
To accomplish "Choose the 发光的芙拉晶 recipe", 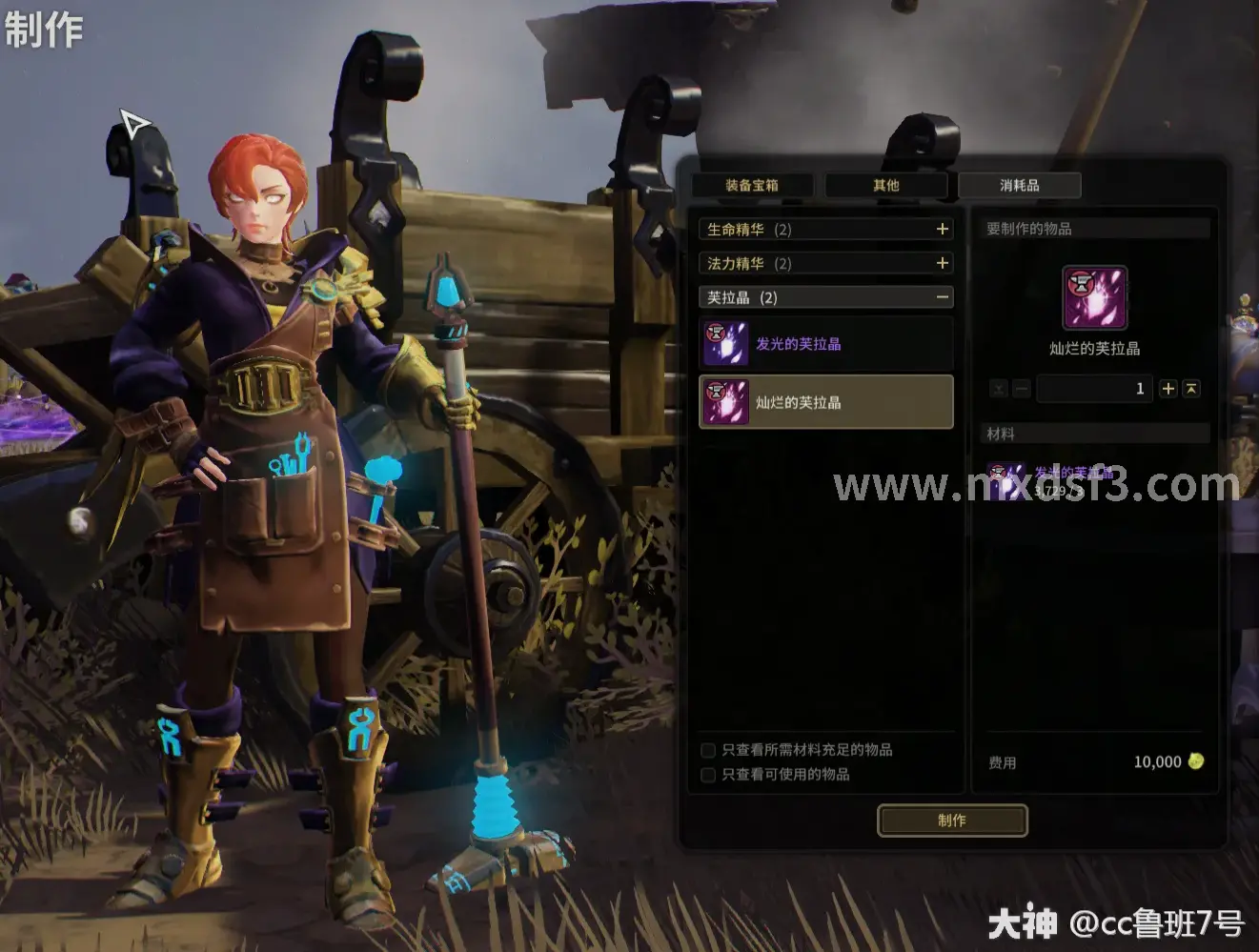I will tap(825, 344).
